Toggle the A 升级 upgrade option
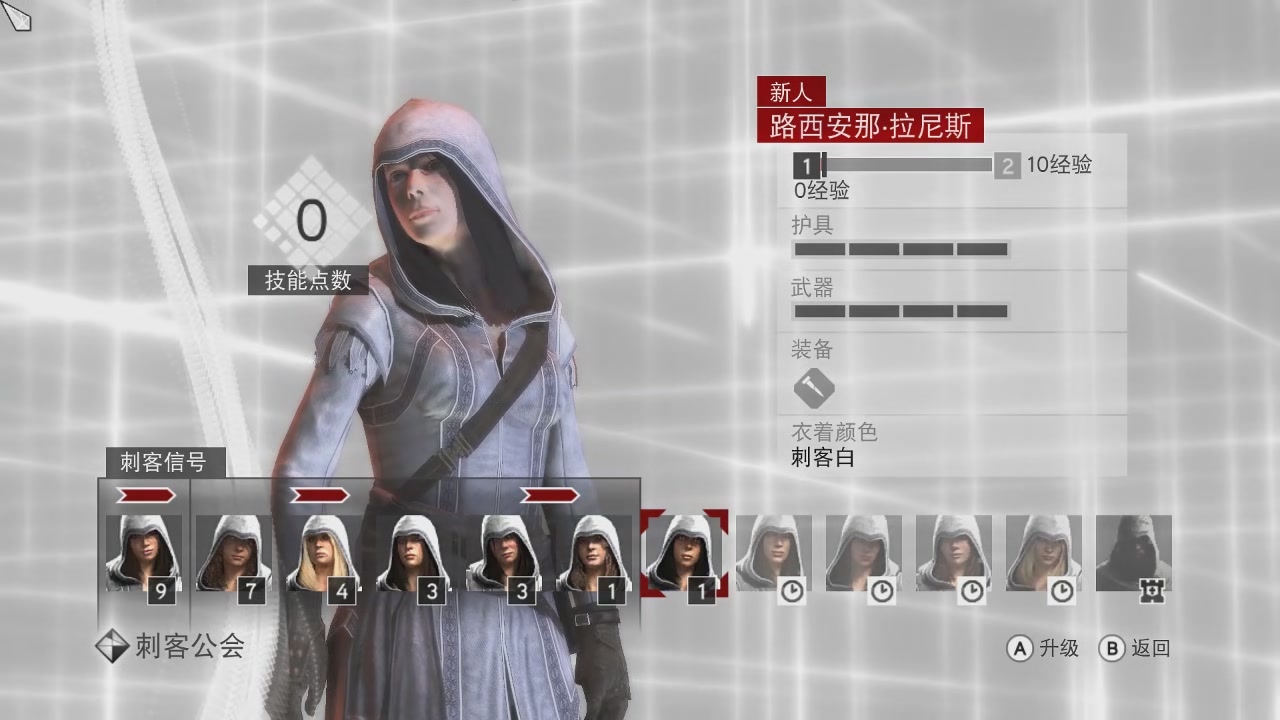 (1043, 648)
